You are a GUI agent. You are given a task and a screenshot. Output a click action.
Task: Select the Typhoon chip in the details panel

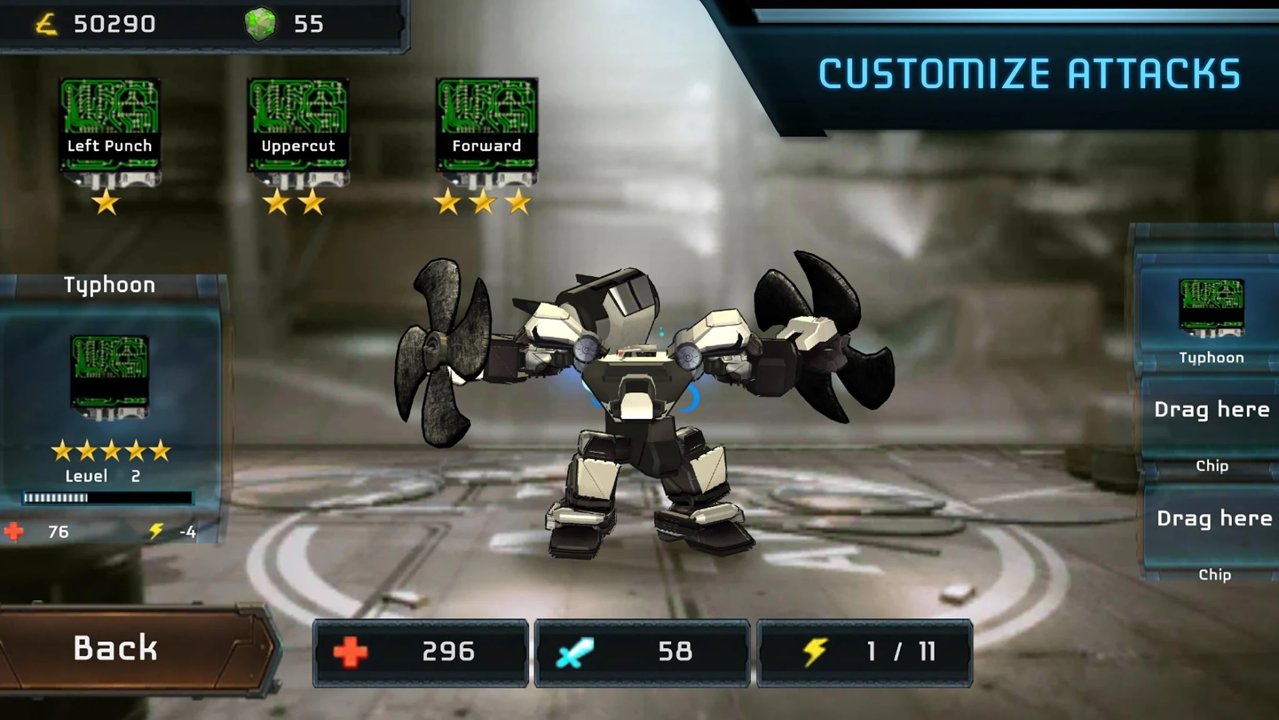pyautogui.click(x=109, y=377)
